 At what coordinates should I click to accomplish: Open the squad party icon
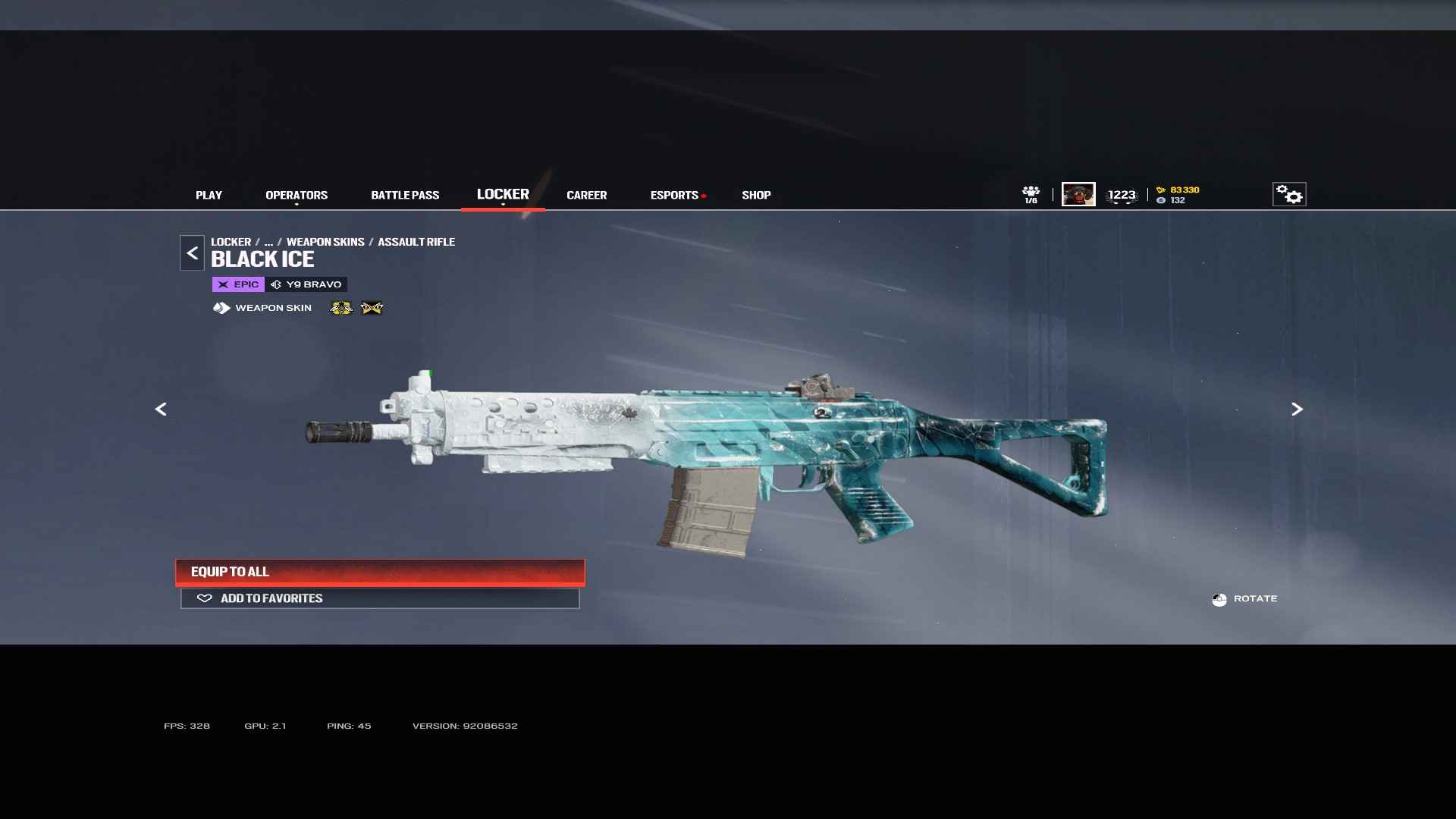click(1031, 194)
